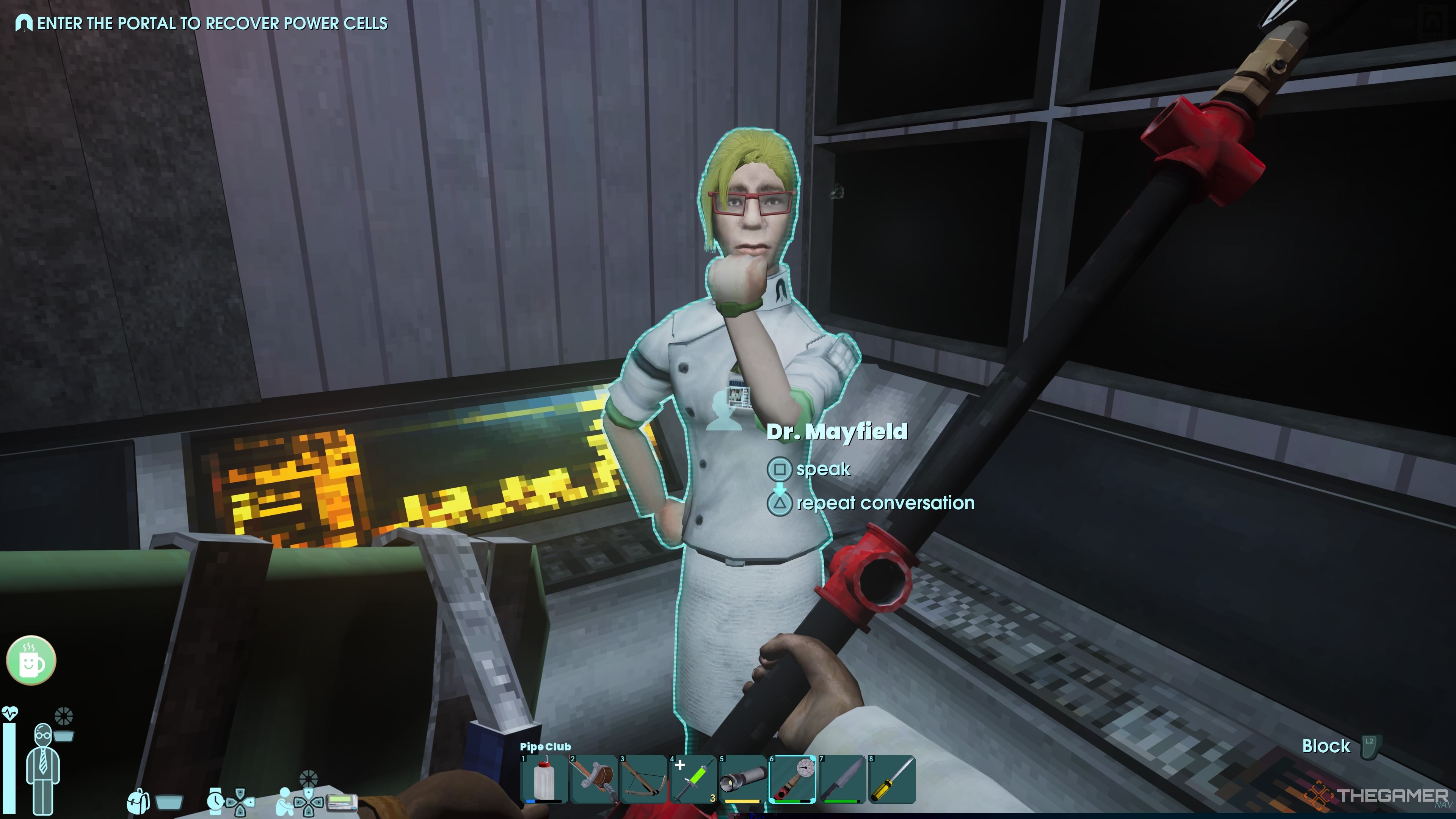This screenshot has height=819, width=1456.
Task: Use the green healing syringe slot
Action: tap(693, 780)
